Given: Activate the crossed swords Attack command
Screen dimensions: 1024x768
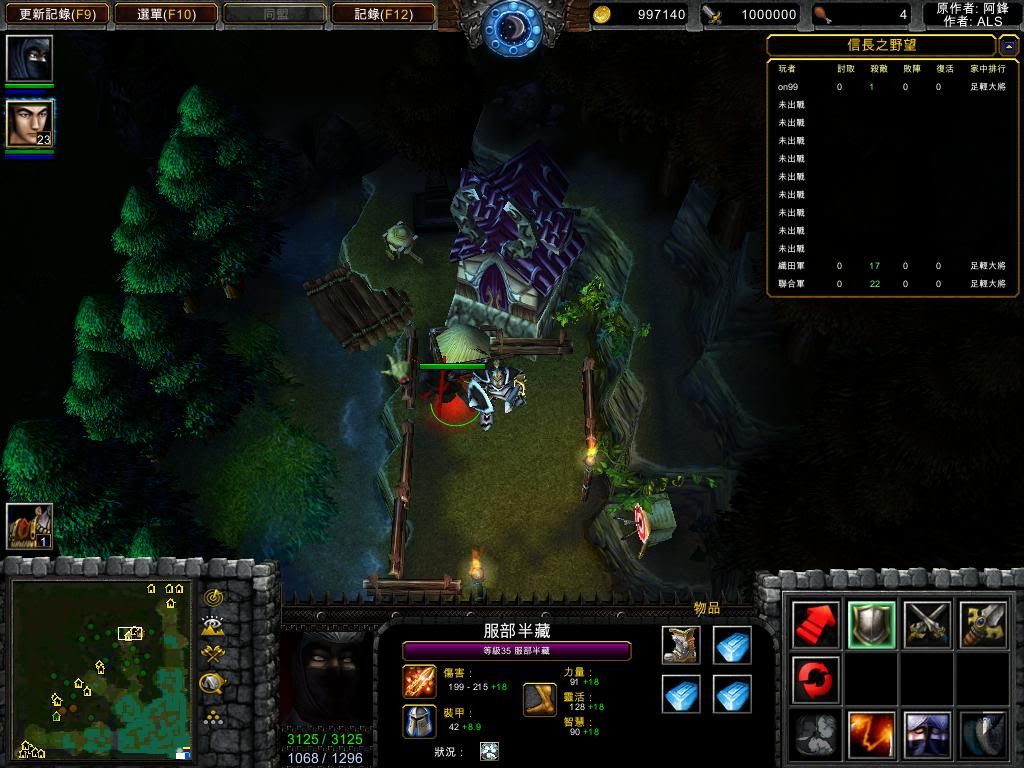Looking at the screenshot, I should 926,625.
